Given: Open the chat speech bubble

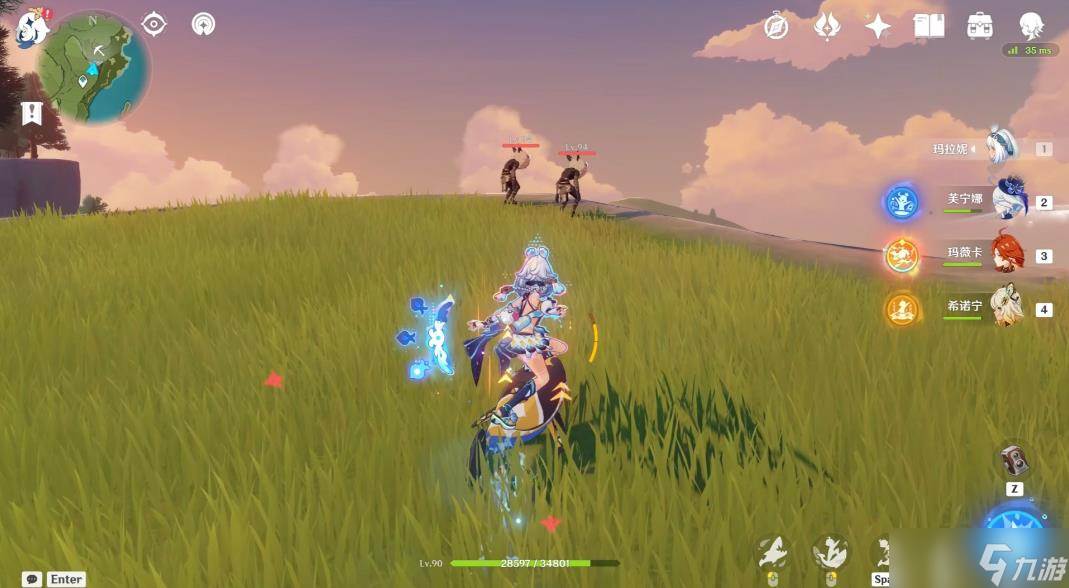Looking at the screenshot, I should 32,579.
